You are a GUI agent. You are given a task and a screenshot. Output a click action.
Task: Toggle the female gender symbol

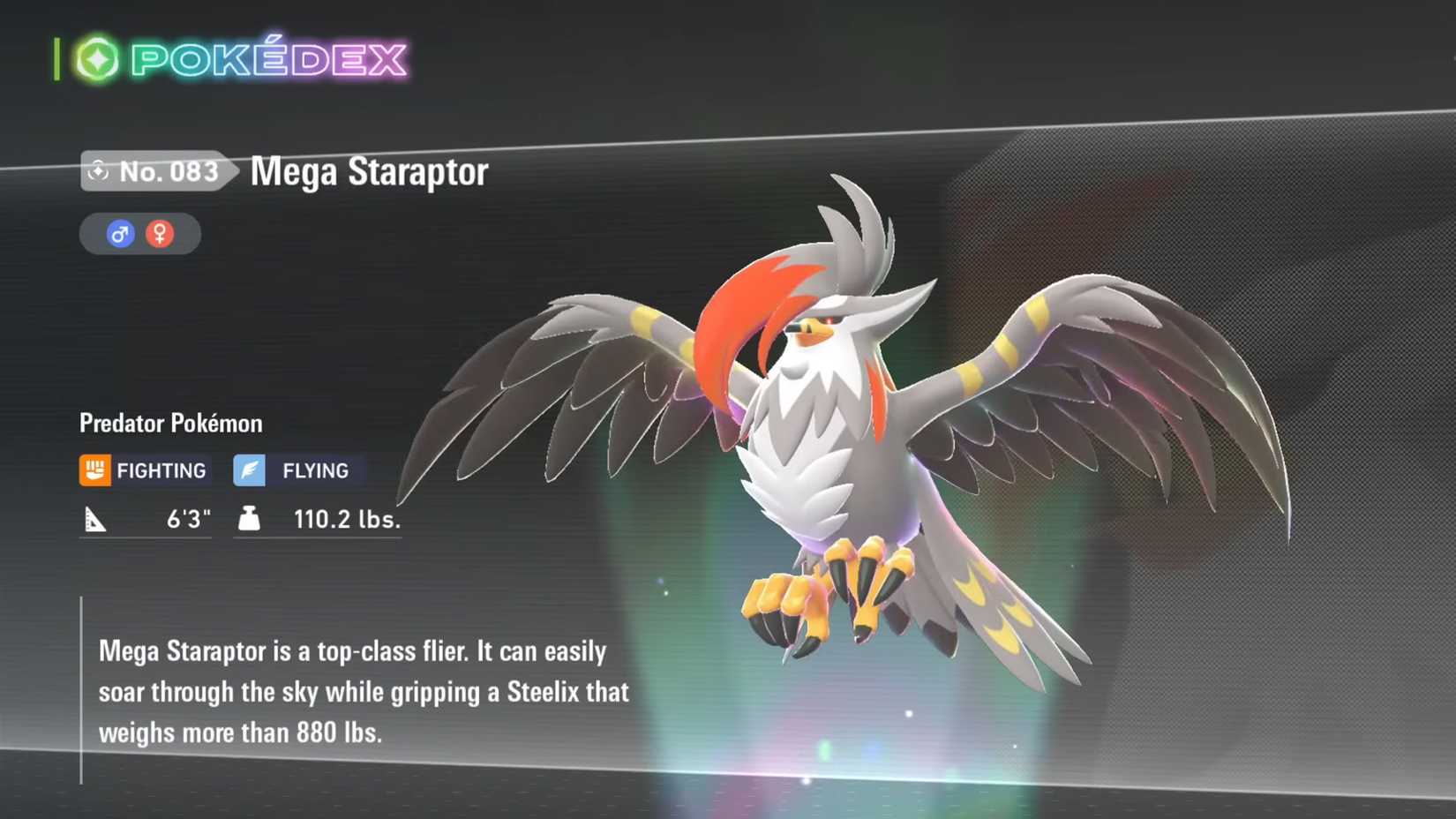tap(160, 233)
